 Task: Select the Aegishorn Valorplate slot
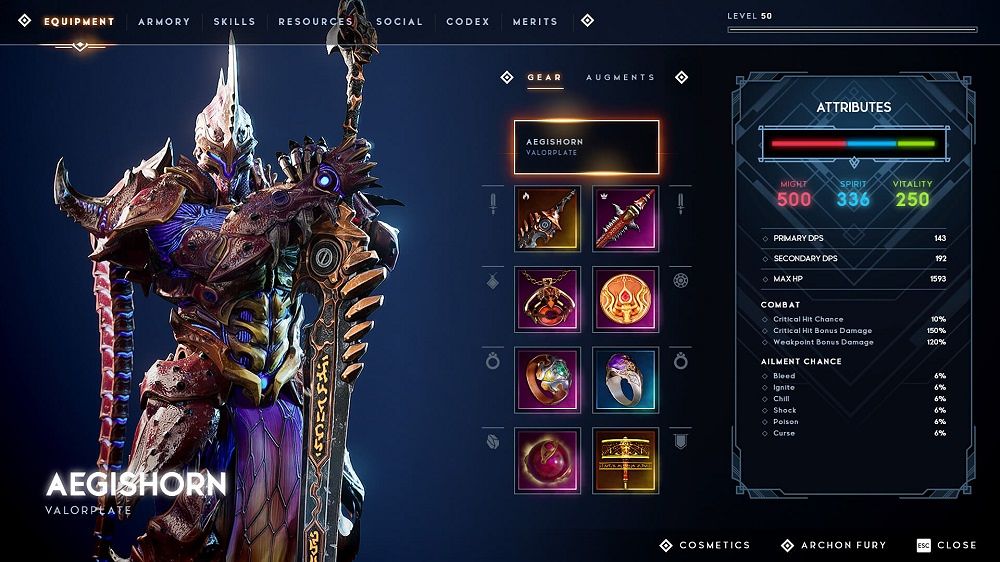click(586, 147)
